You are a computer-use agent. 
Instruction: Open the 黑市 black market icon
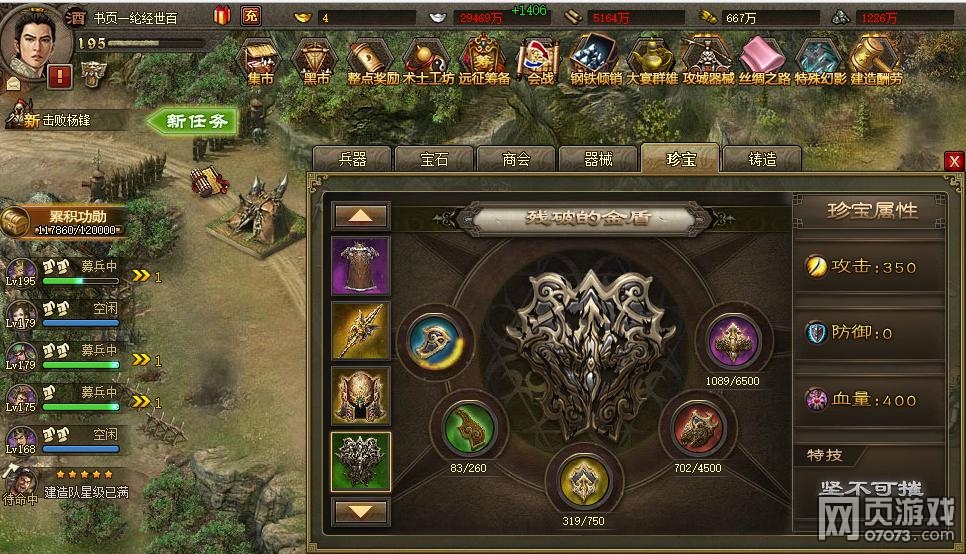(316, 61)
